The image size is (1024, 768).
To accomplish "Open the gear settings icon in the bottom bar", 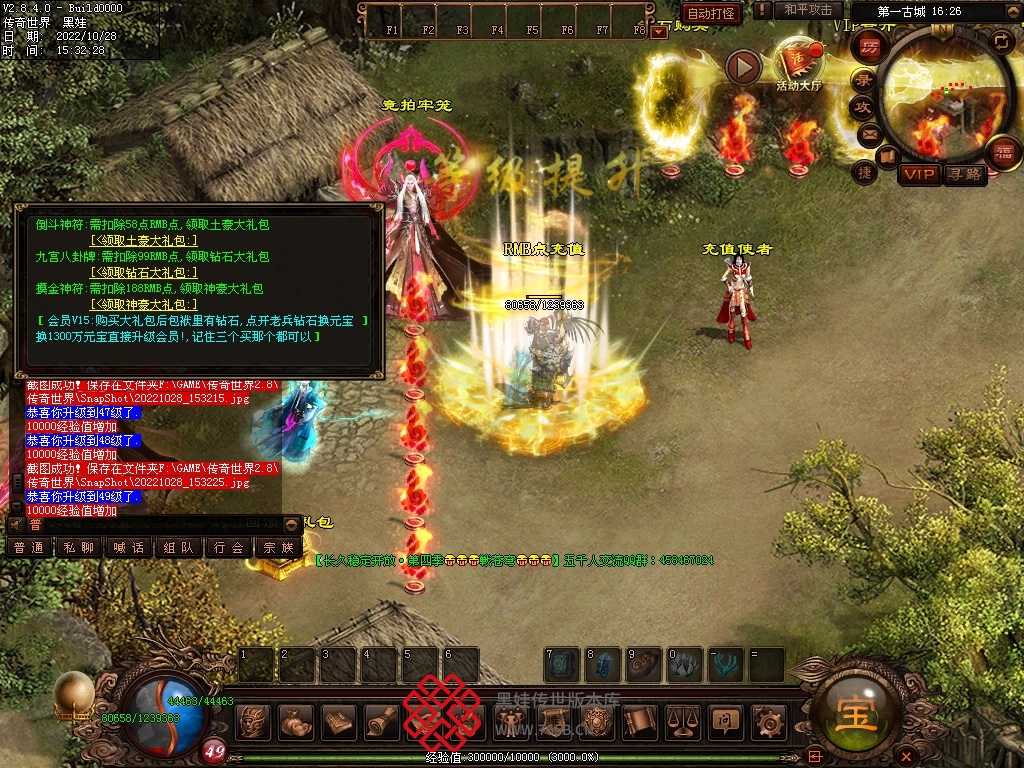I will tap(767, 722).
